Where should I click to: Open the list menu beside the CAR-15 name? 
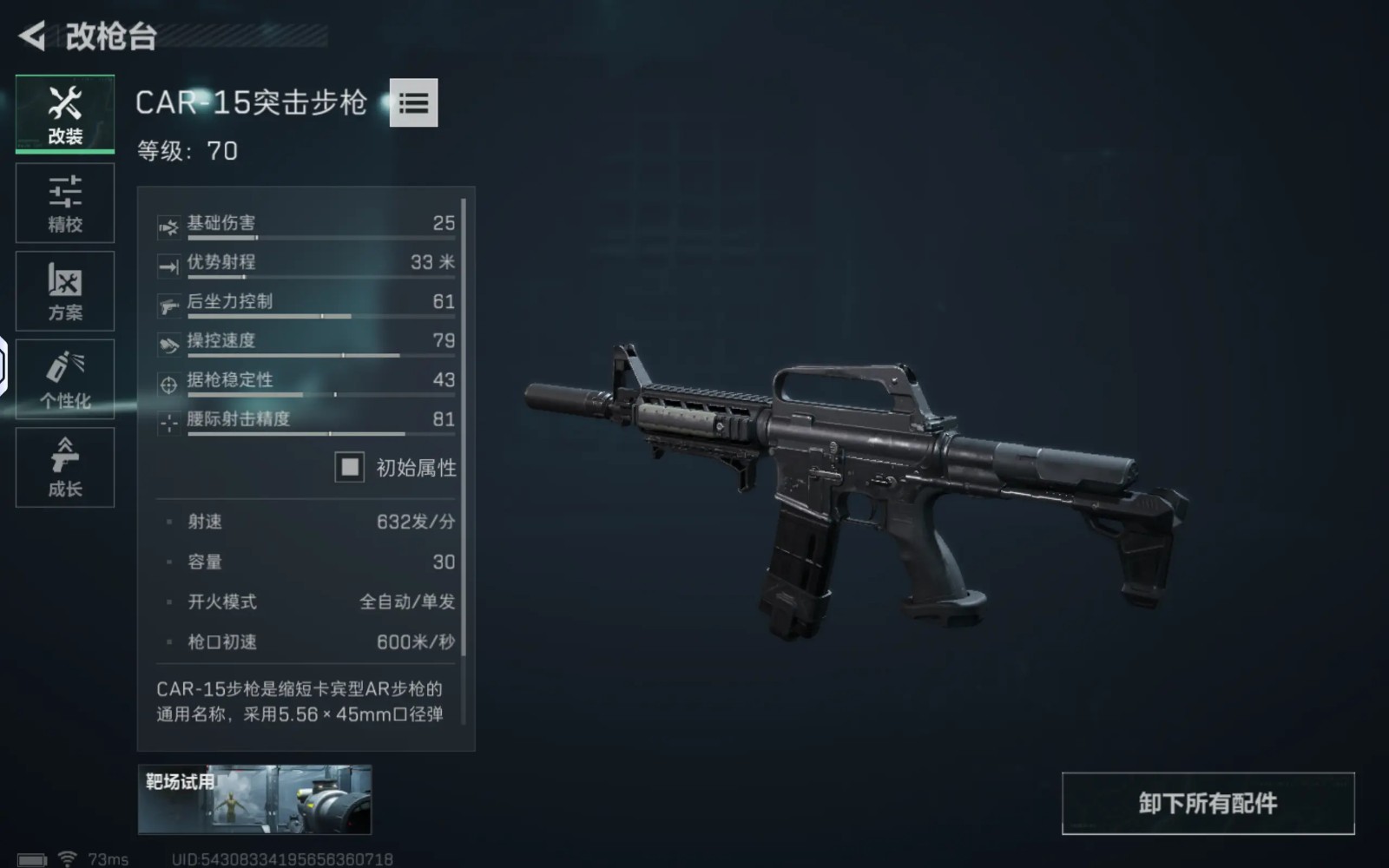[413, 103]
